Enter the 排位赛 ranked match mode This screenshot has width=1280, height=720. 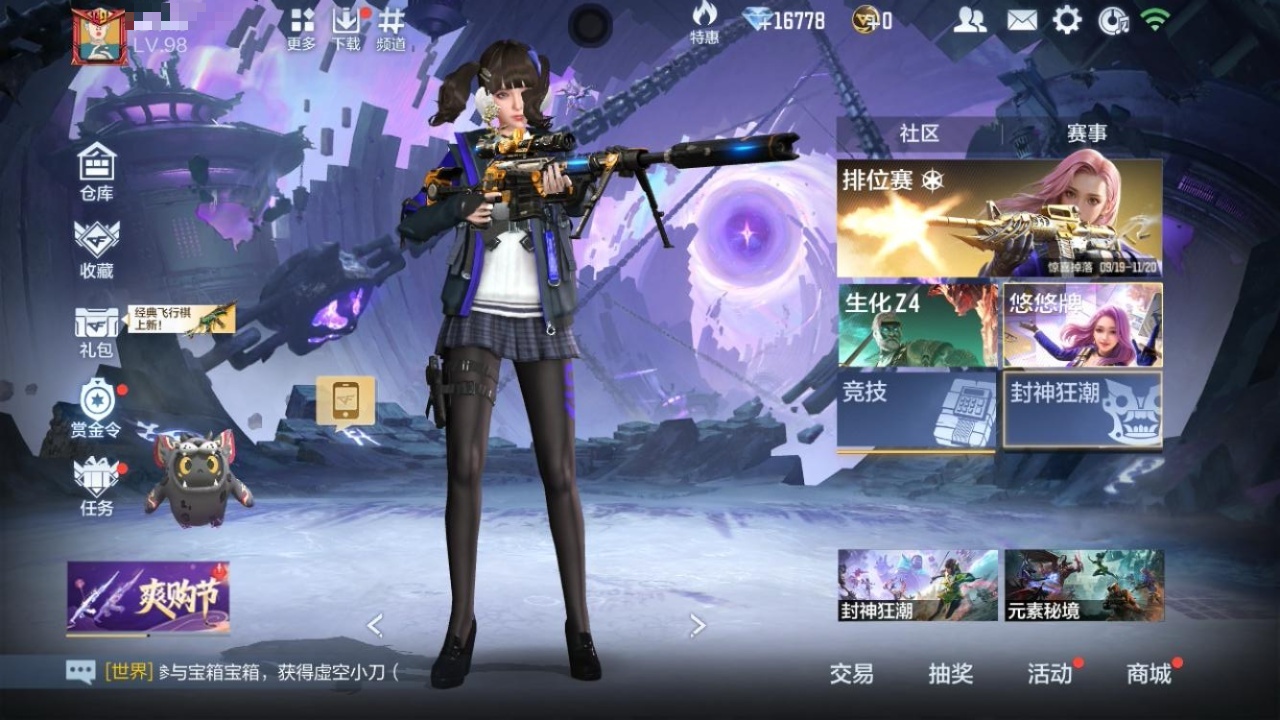(x=999, y=218)
